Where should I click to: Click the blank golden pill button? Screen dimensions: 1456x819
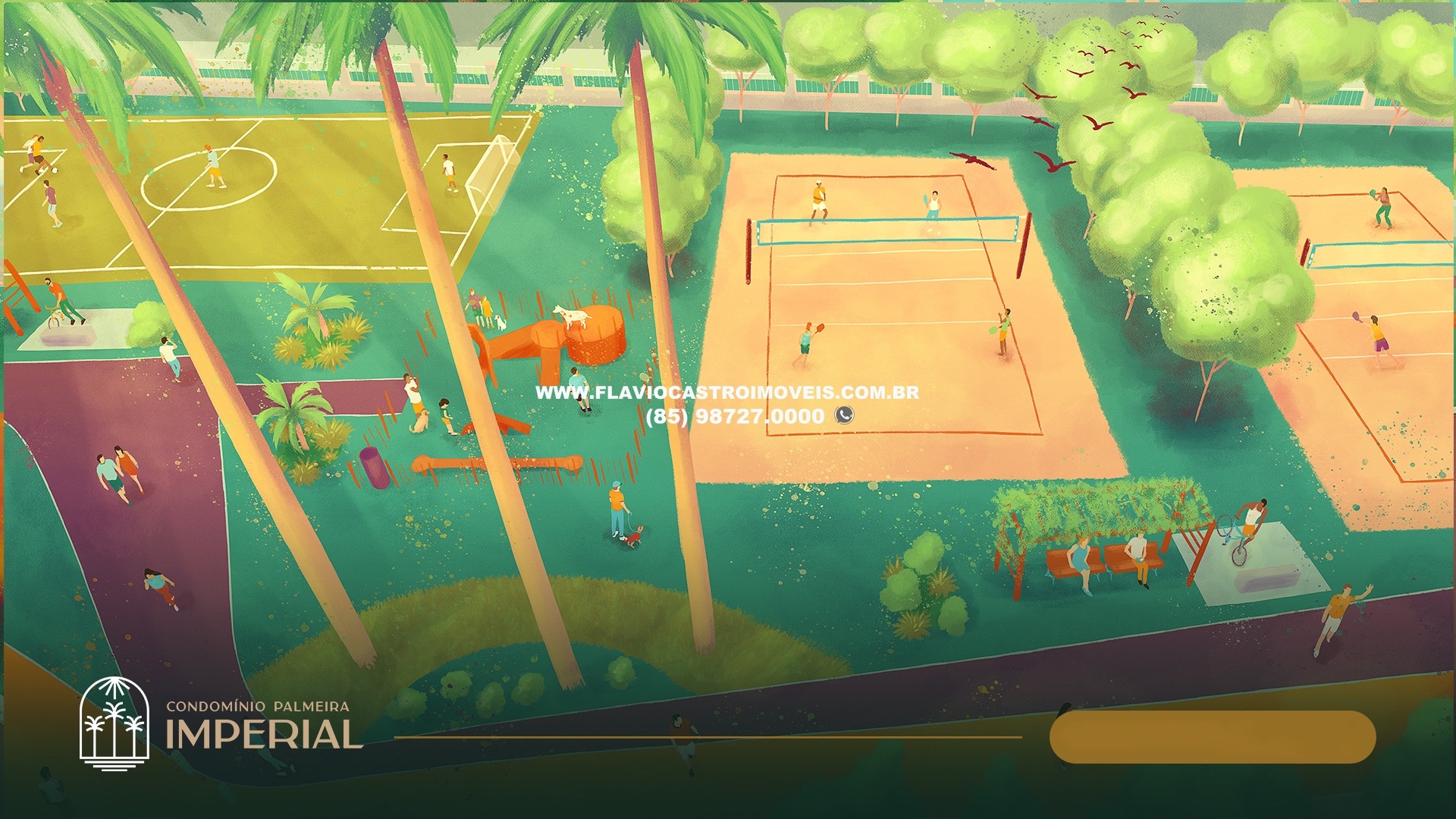tap(1212, 737)
